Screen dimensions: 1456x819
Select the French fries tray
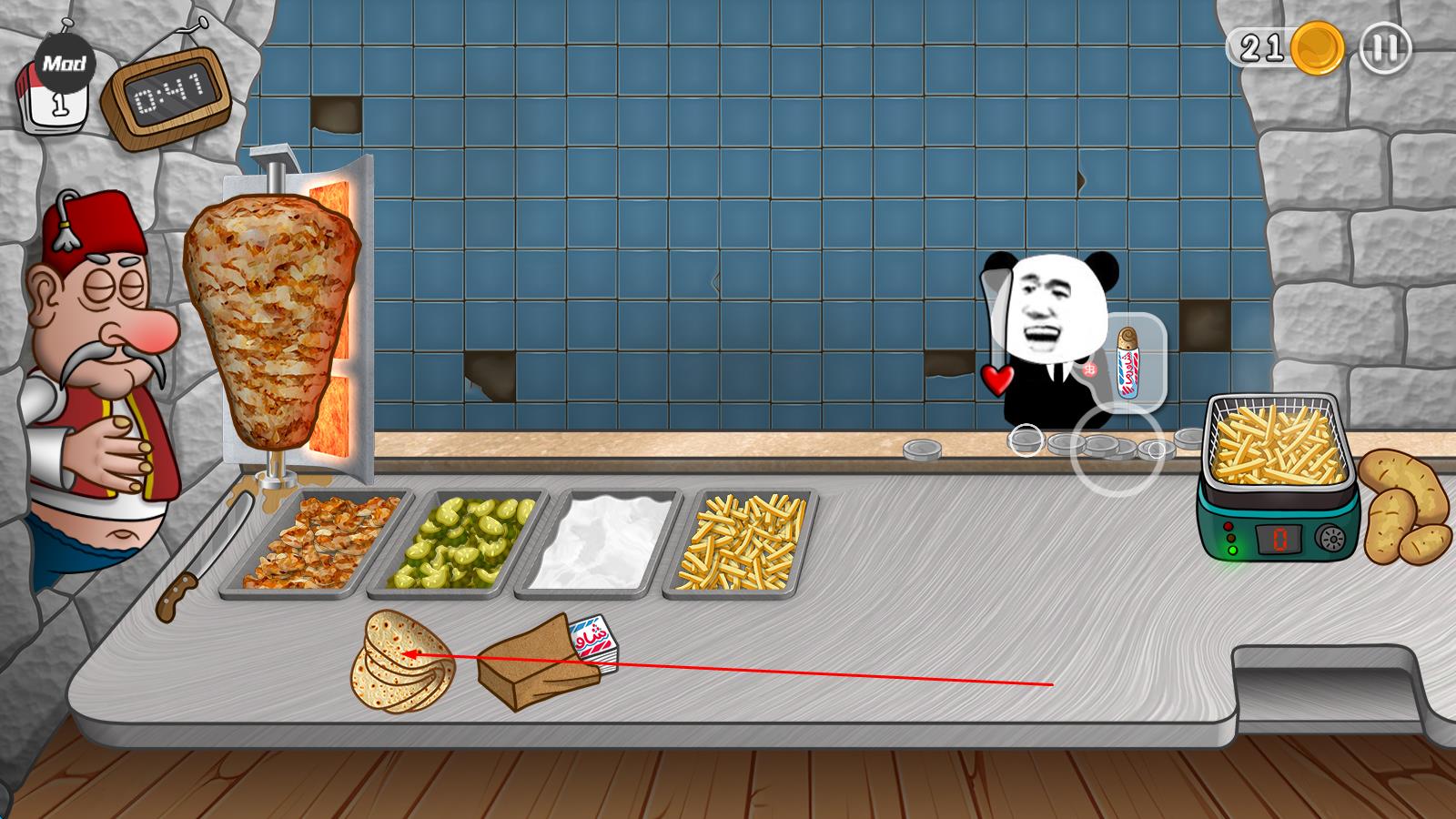click(x=742, y=542)
